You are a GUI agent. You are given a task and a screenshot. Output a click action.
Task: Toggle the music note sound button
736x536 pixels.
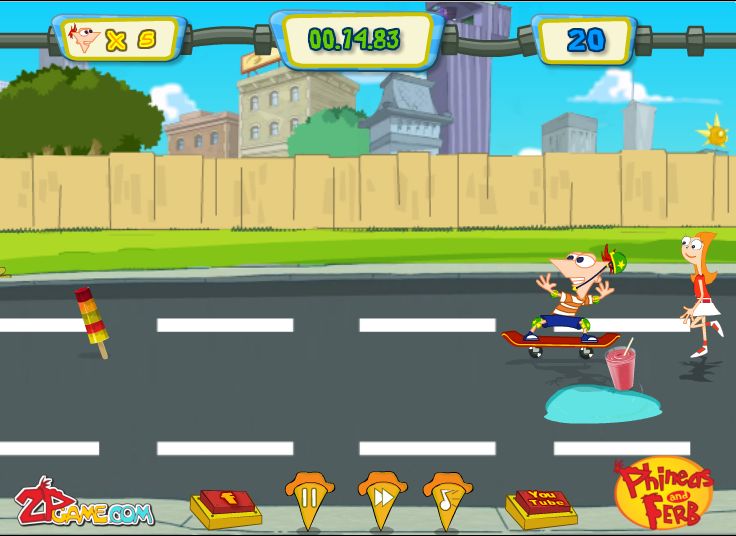click(x=447, y=497)
